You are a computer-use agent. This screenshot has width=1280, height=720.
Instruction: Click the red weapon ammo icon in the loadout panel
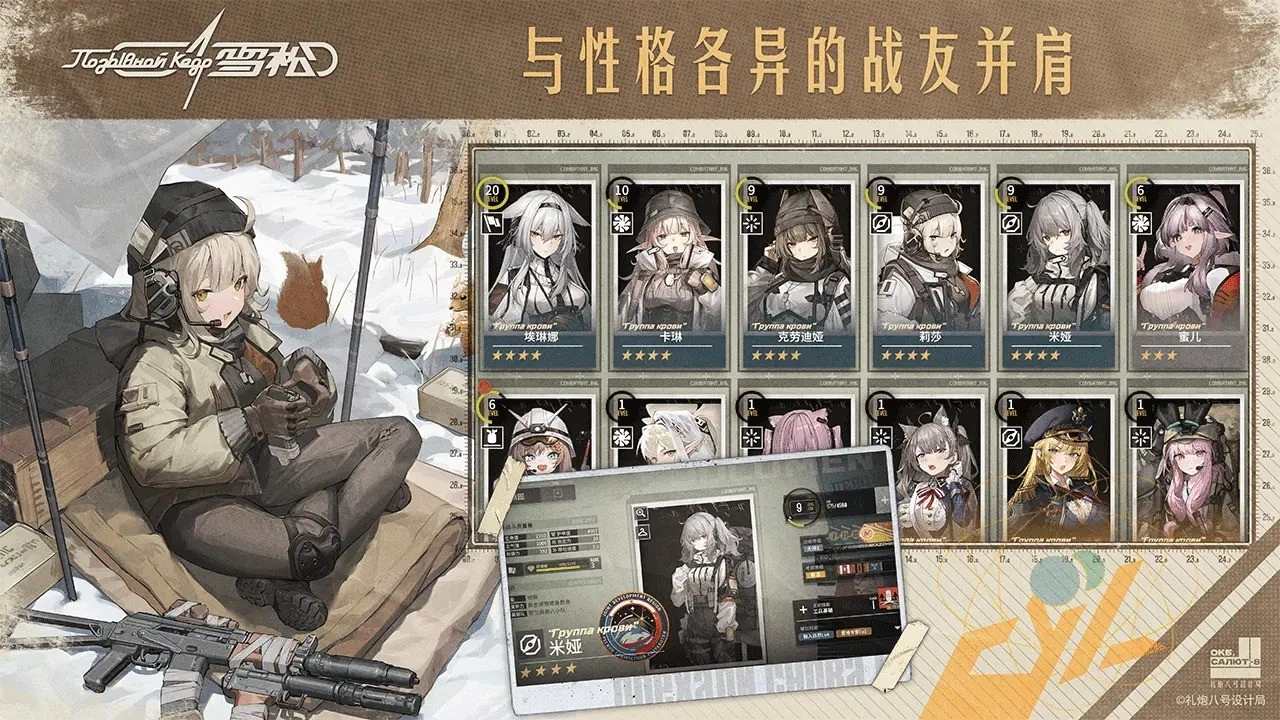click(x=887, y=598)
